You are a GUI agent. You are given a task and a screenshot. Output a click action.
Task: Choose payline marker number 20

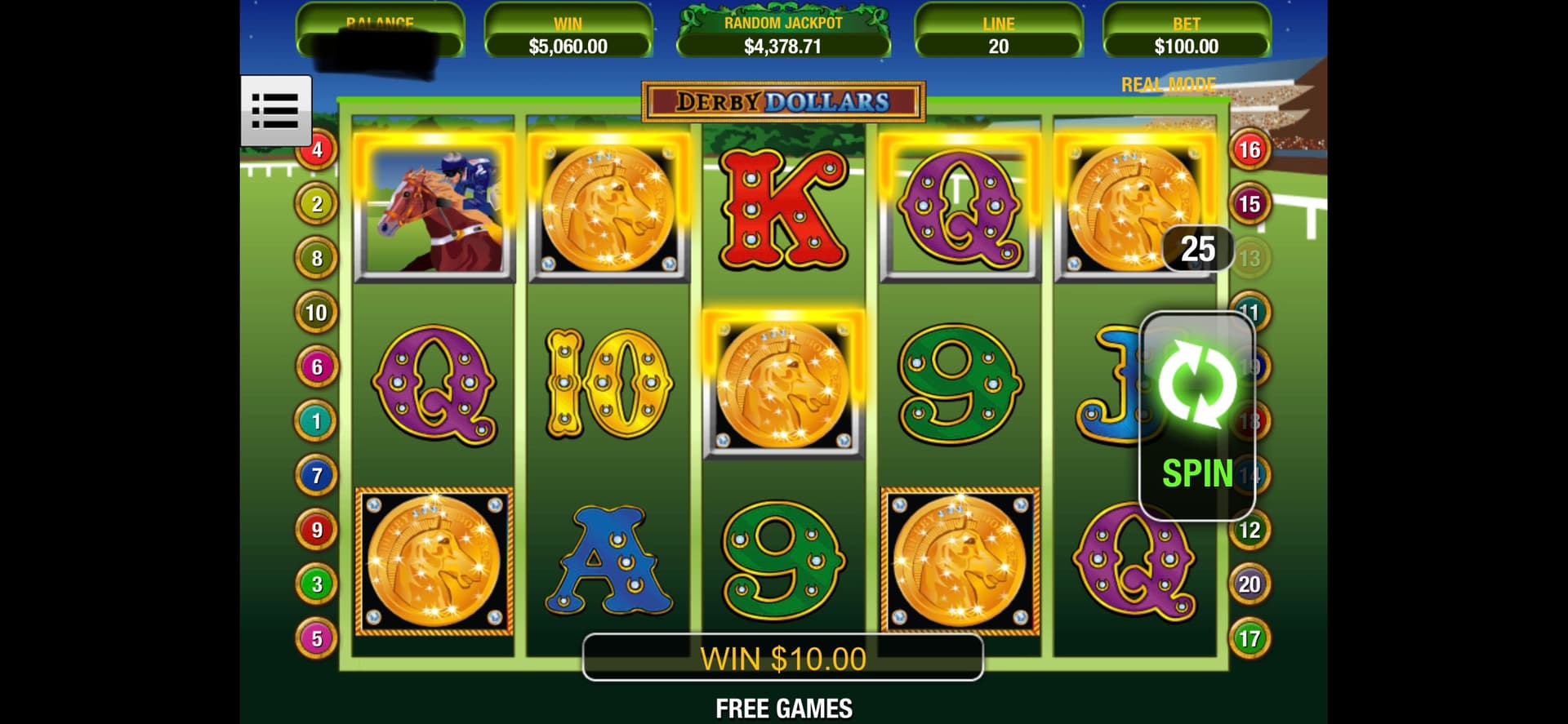[1249, 584]
